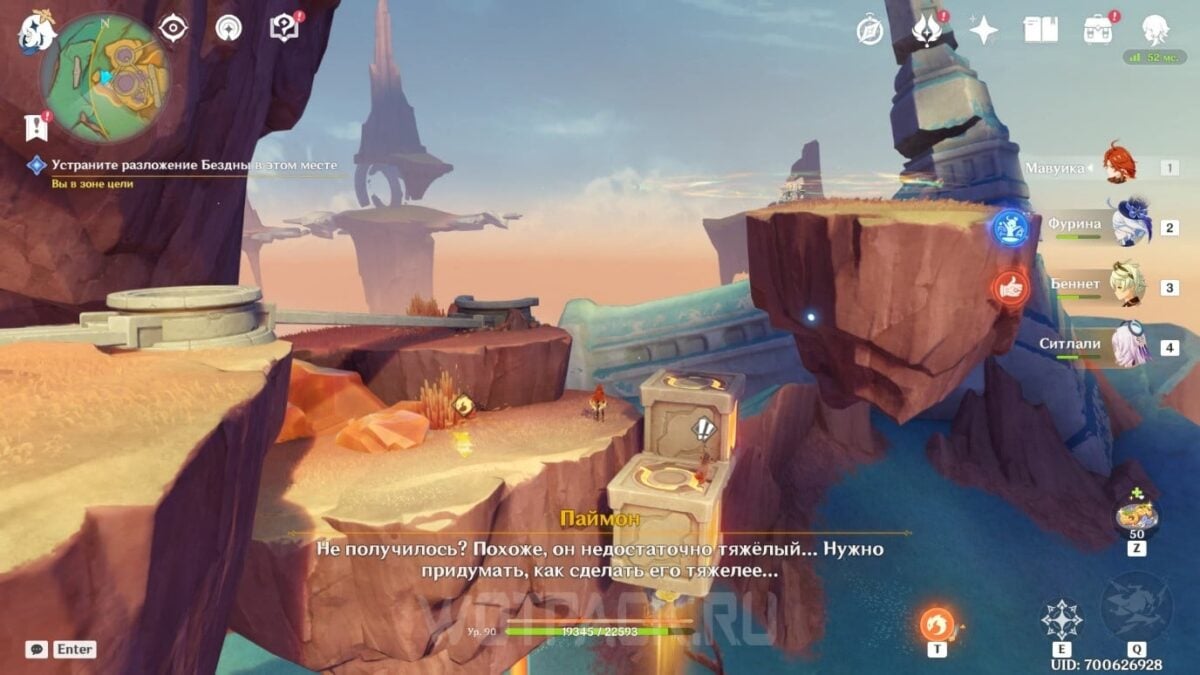Switch to party member Мавуика

click(x=1119, y=166)
